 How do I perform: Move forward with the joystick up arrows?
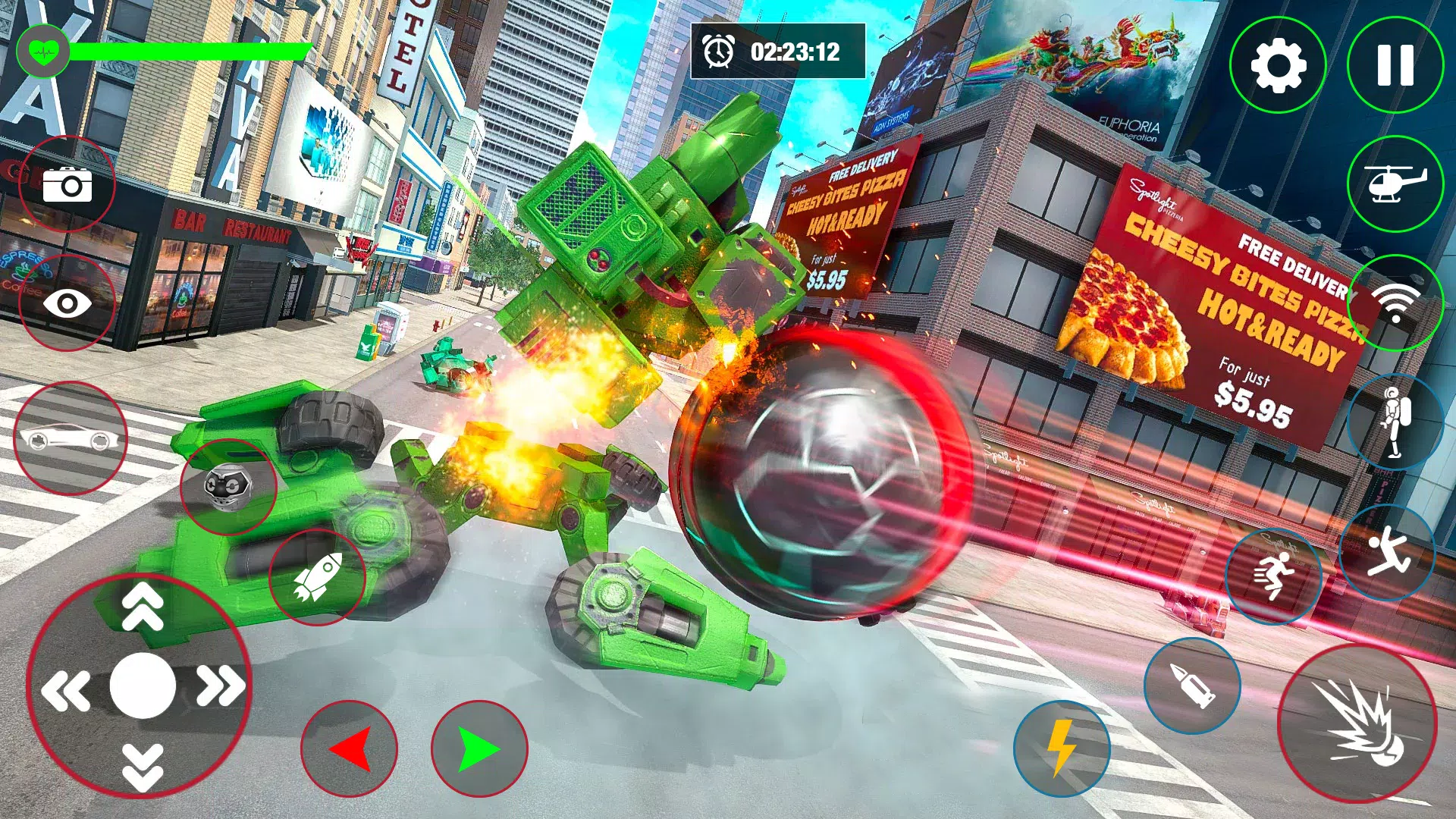(x=142, y=607)
